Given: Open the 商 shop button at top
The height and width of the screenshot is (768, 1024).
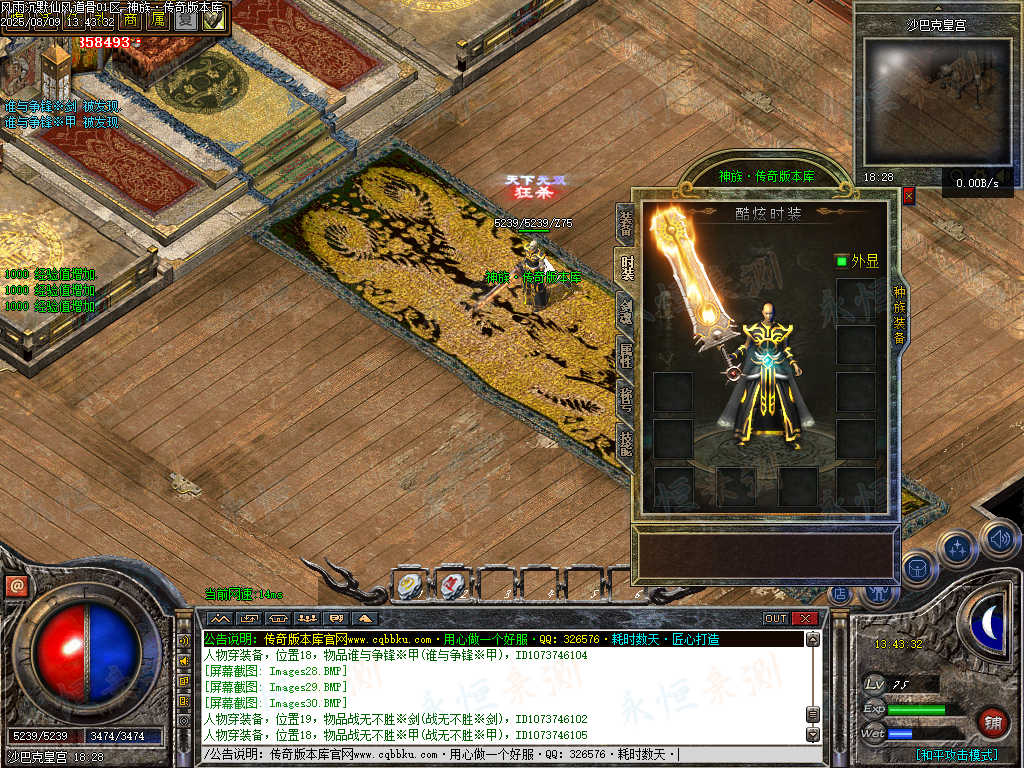Looking at the screenshot, I should 131,20.
